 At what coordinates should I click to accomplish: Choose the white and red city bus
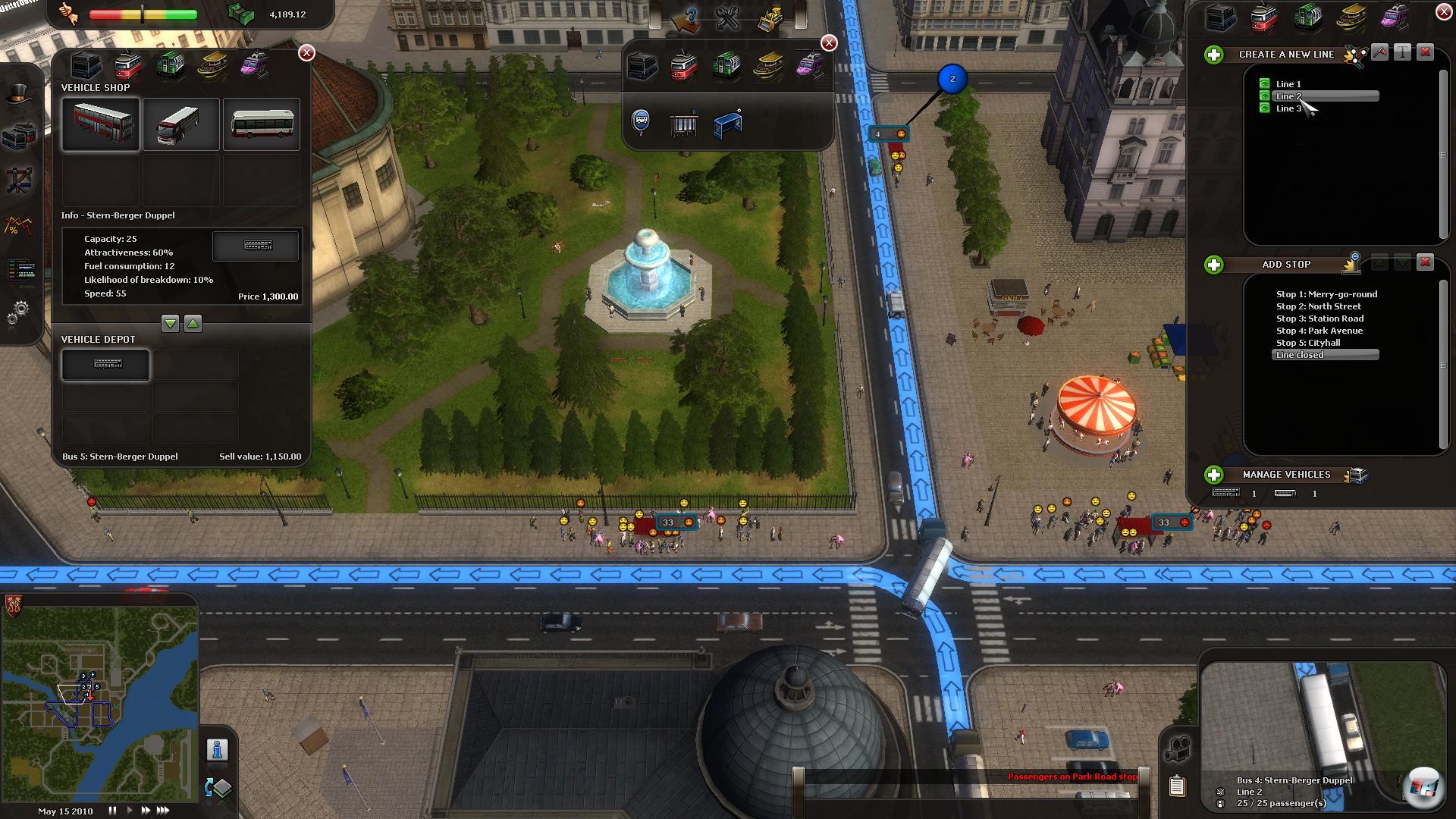[262, 124]
